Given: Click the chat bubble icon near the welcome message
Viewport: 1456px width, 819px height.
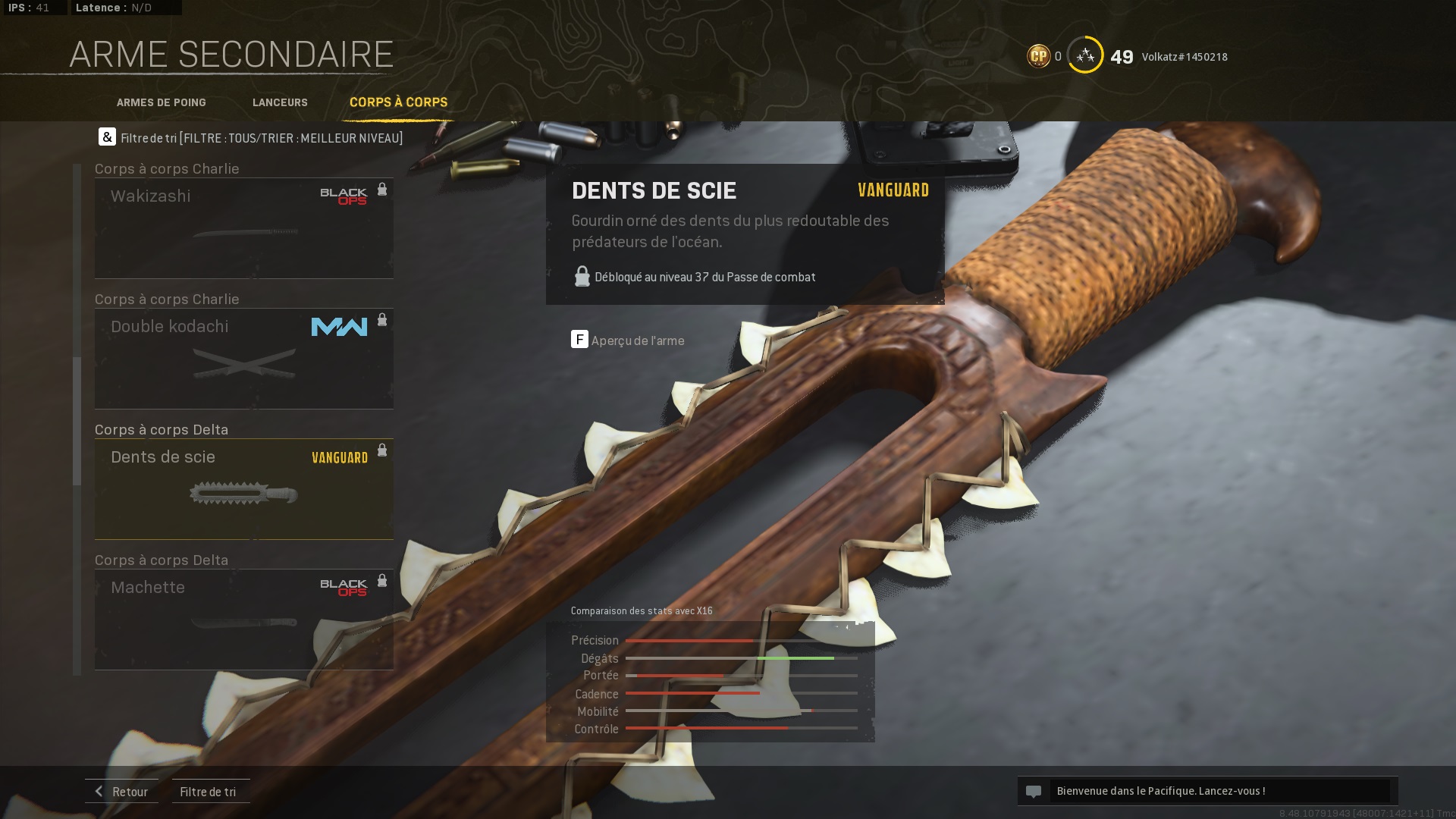Looking at the screenshot, I should coord(1035,790).
